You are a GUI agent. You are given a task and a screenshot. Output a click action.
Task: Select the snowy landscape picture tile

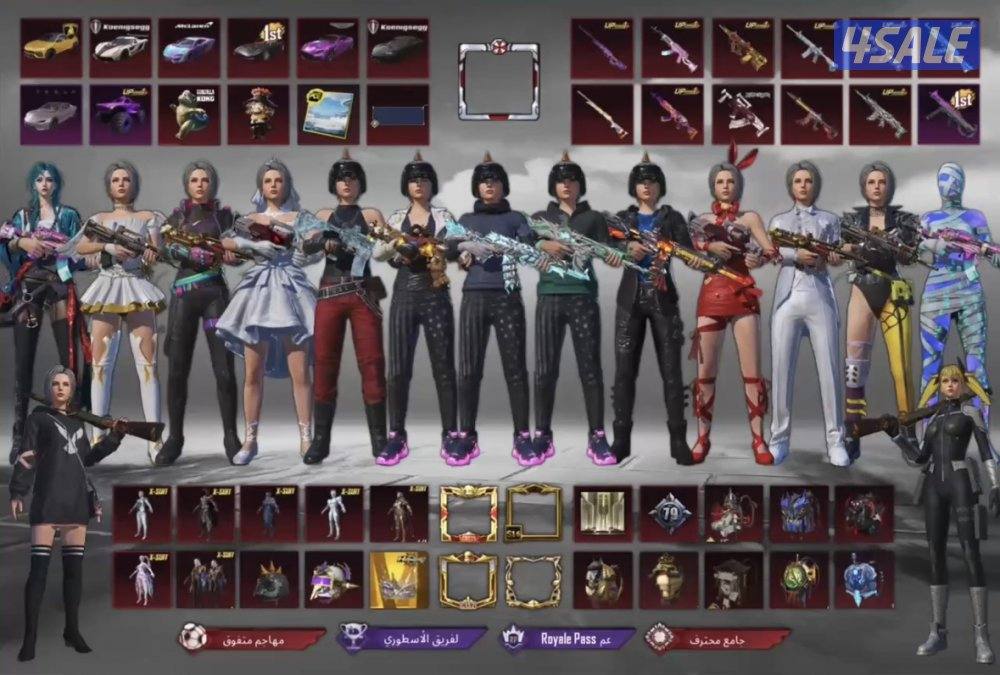coord(328,113)
